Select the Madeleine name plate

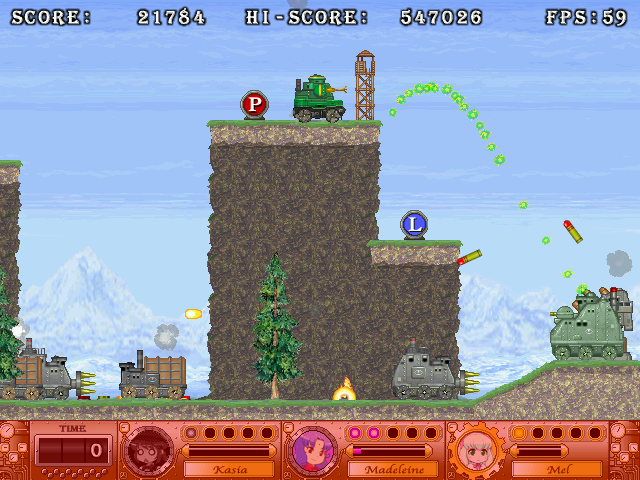coord(391,468)
